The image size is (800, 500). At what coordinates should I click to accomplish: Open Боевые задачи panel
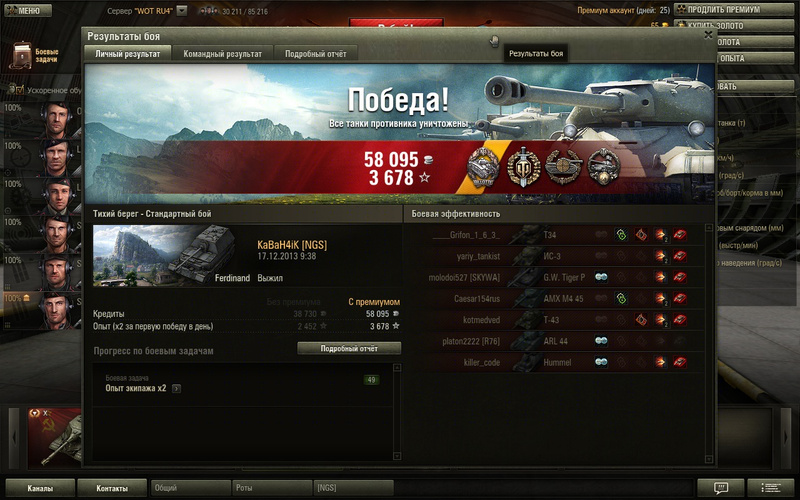click(x=35, y=55)
